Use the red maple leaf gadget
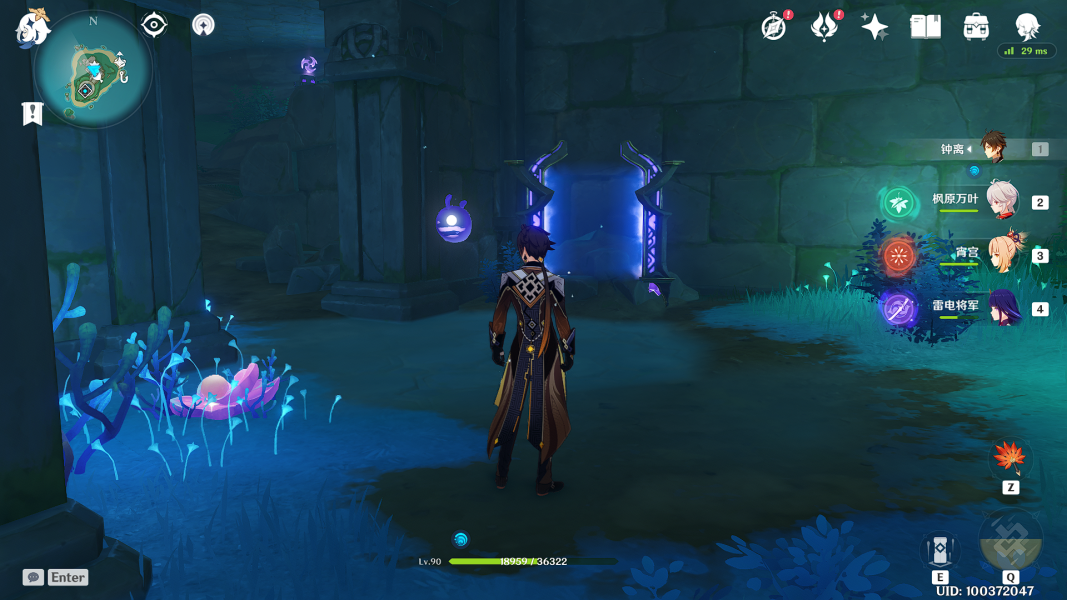Image resolution: width=1067 pixels, height=600 pixels. tap(1010, 460)
